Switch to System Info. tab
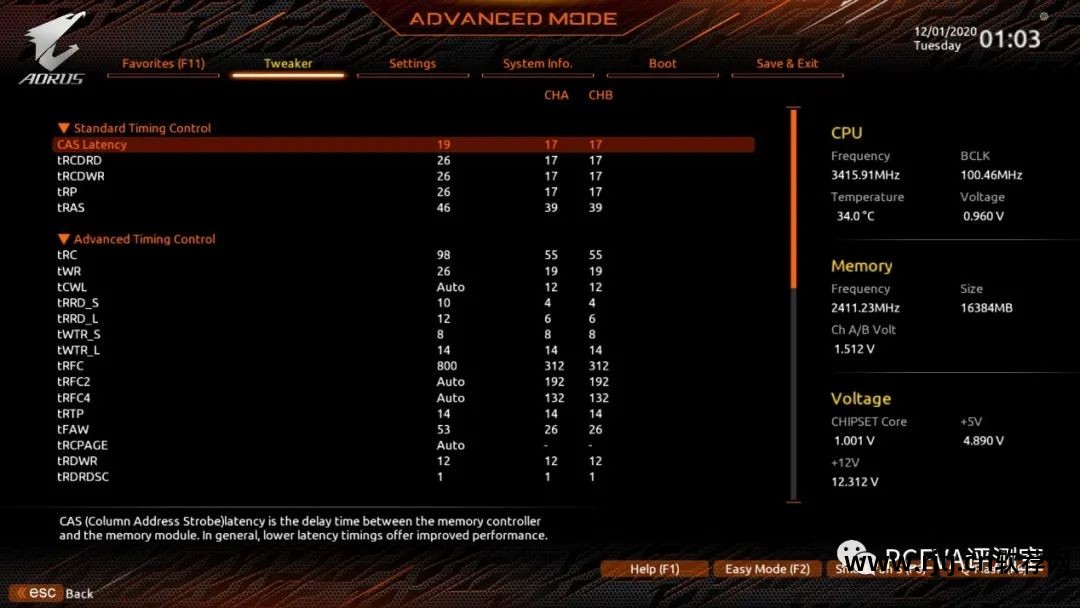This screenshot has width=1080, height=608. (x=537, y=64)
